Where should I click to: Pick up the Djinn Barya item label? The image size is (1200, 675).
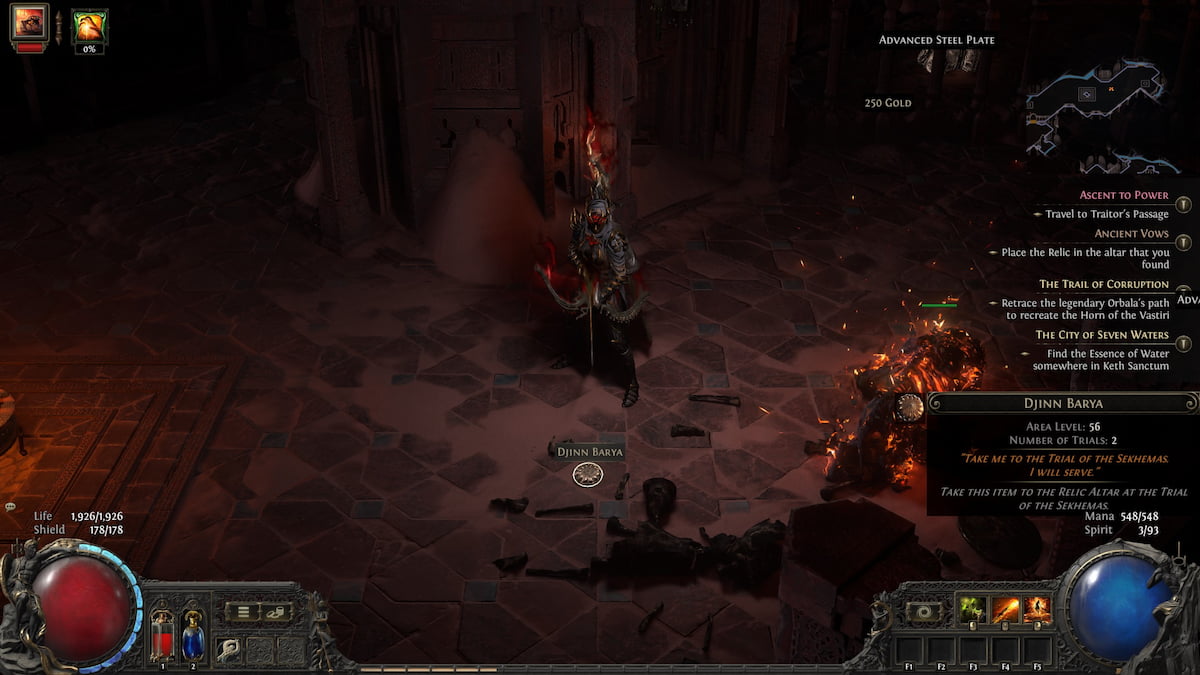click(590, 451)
